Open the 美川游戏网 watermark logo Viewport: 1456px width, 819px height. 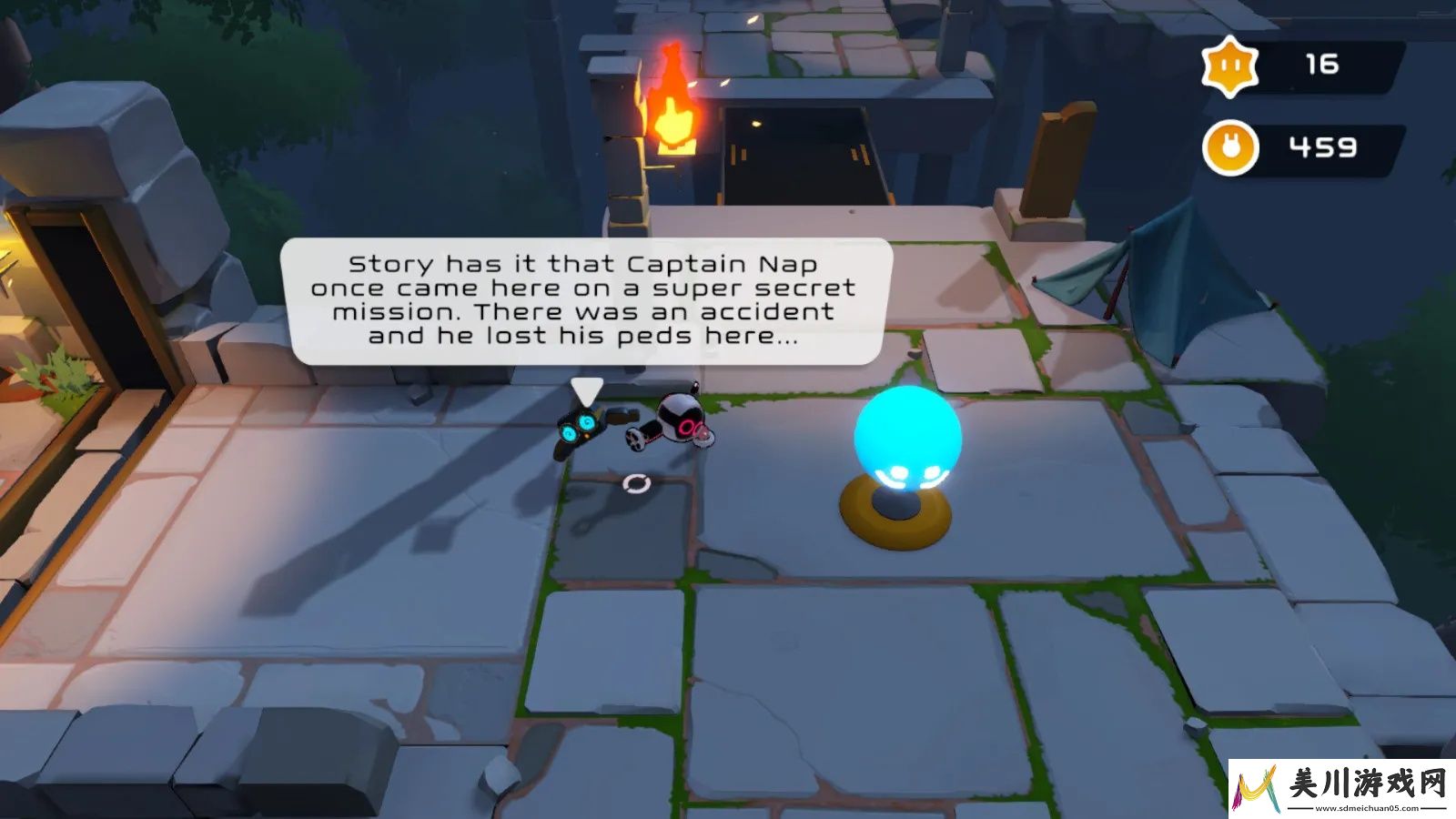pyautogui.click(x=1341, y=788)
